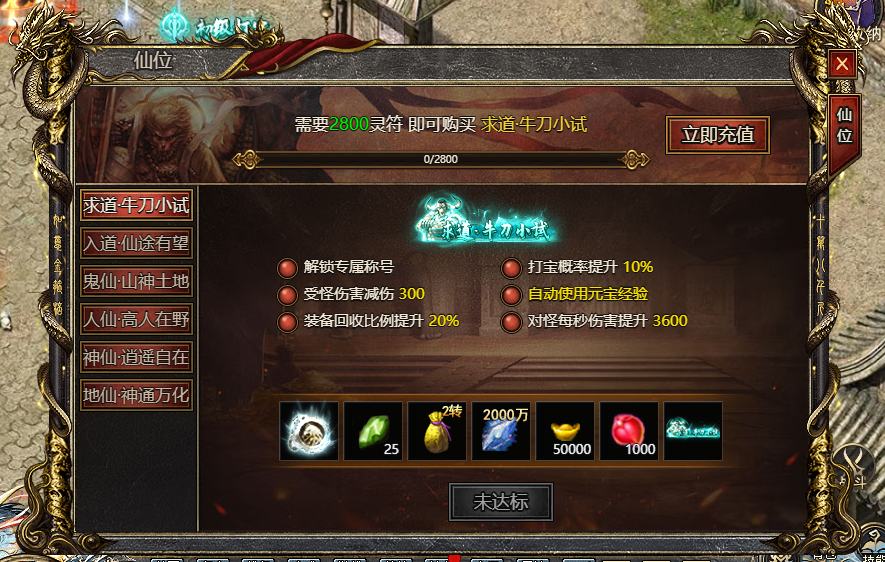Click the cyan title reward icon
This screenshot has width=885, height=562.
[x=692, y=431]
